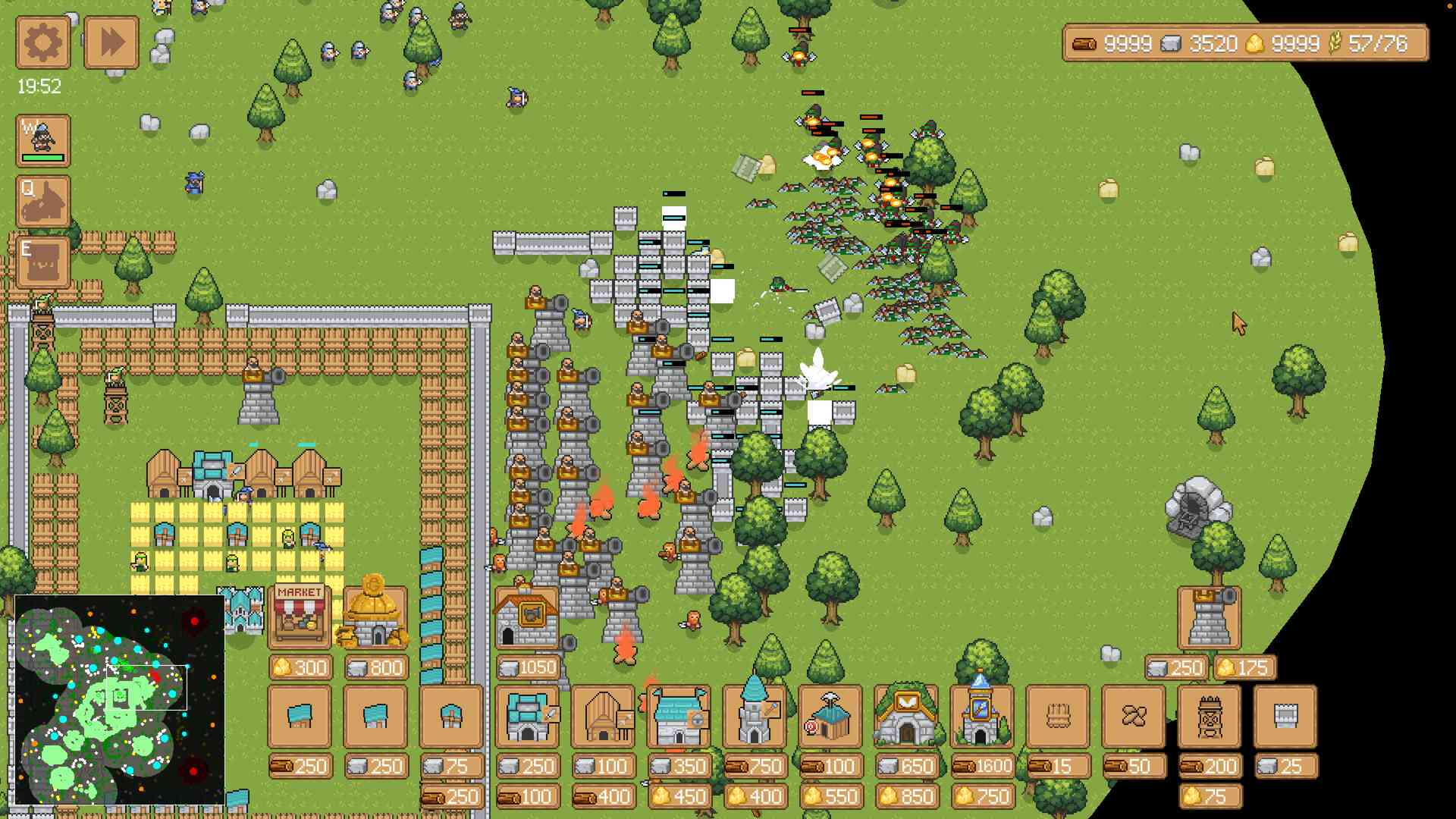This screenshot has height=819, width=1456.
Task: Select the watchtower costing 200 wood
Action: [1211, 718]
